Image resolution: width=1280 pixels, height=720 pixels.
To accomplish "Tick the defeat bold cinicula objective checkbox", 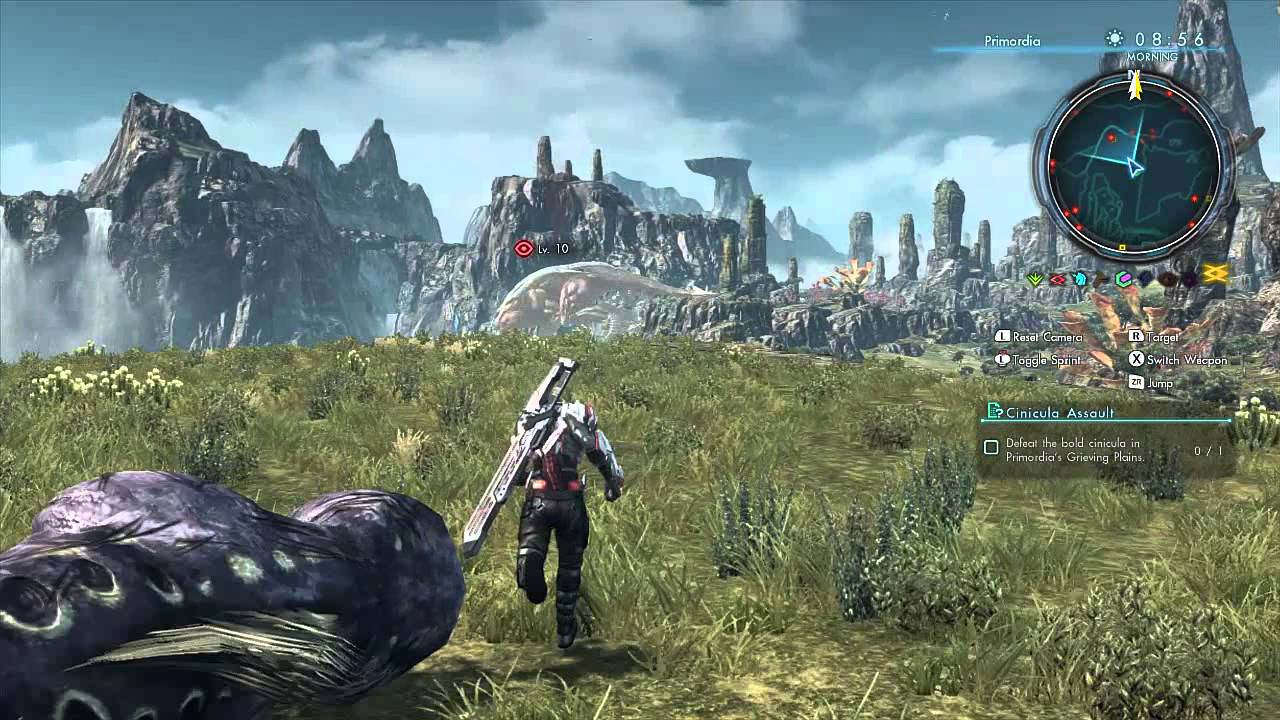I will click(991, 448).
